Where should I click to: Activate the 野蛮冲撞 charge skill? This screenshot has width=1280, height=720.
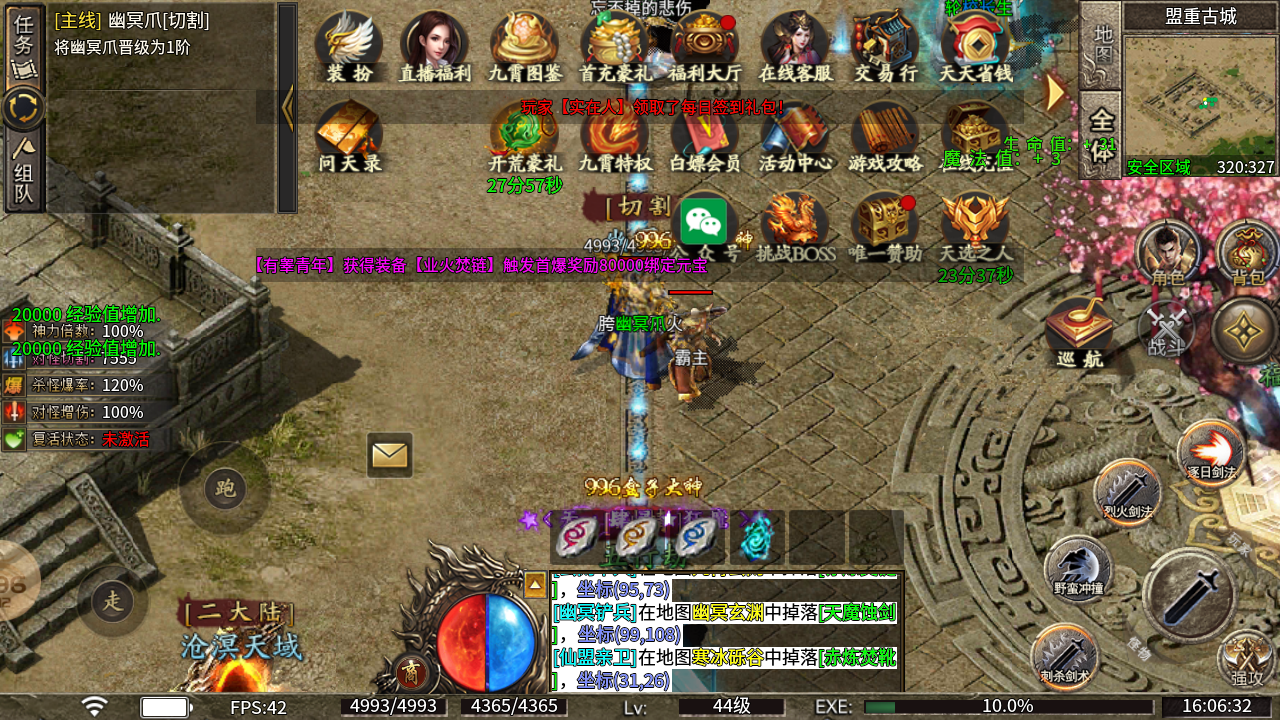[x=1078, y=569]
